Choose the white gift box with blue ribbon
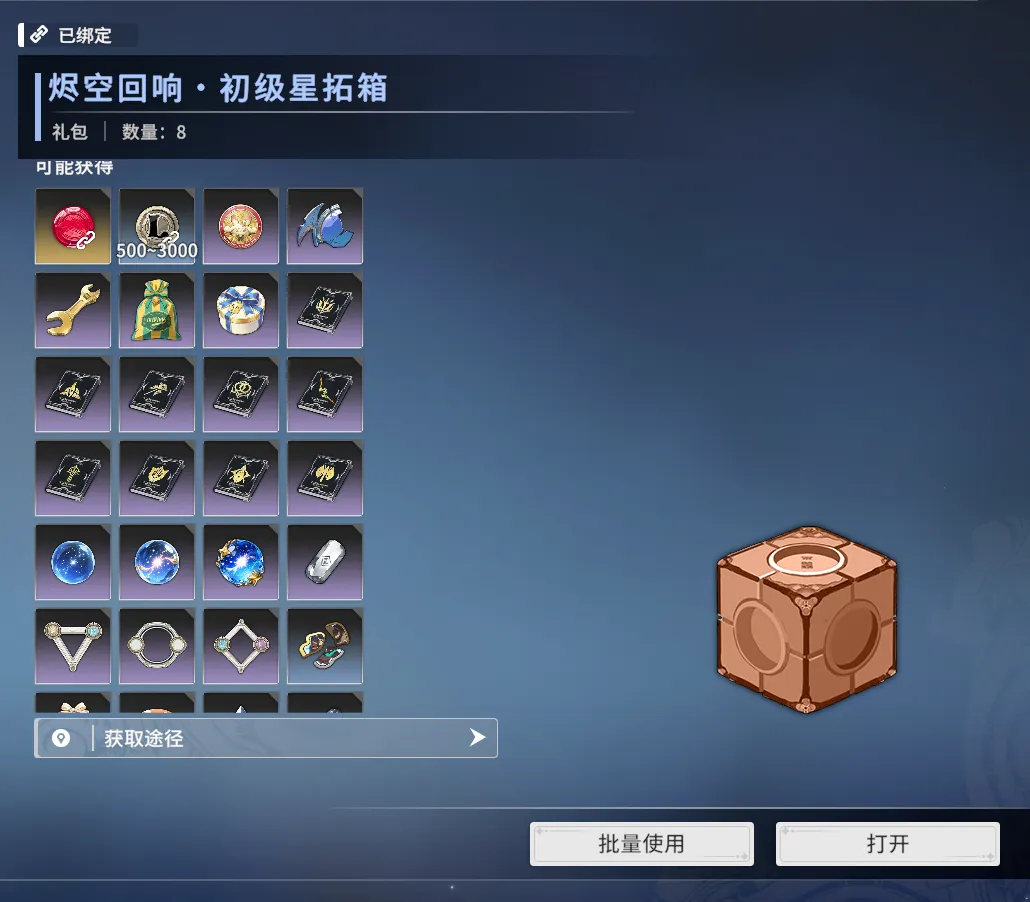The width and height of the screenshot is (1030, 902). (x=241, y=310)
